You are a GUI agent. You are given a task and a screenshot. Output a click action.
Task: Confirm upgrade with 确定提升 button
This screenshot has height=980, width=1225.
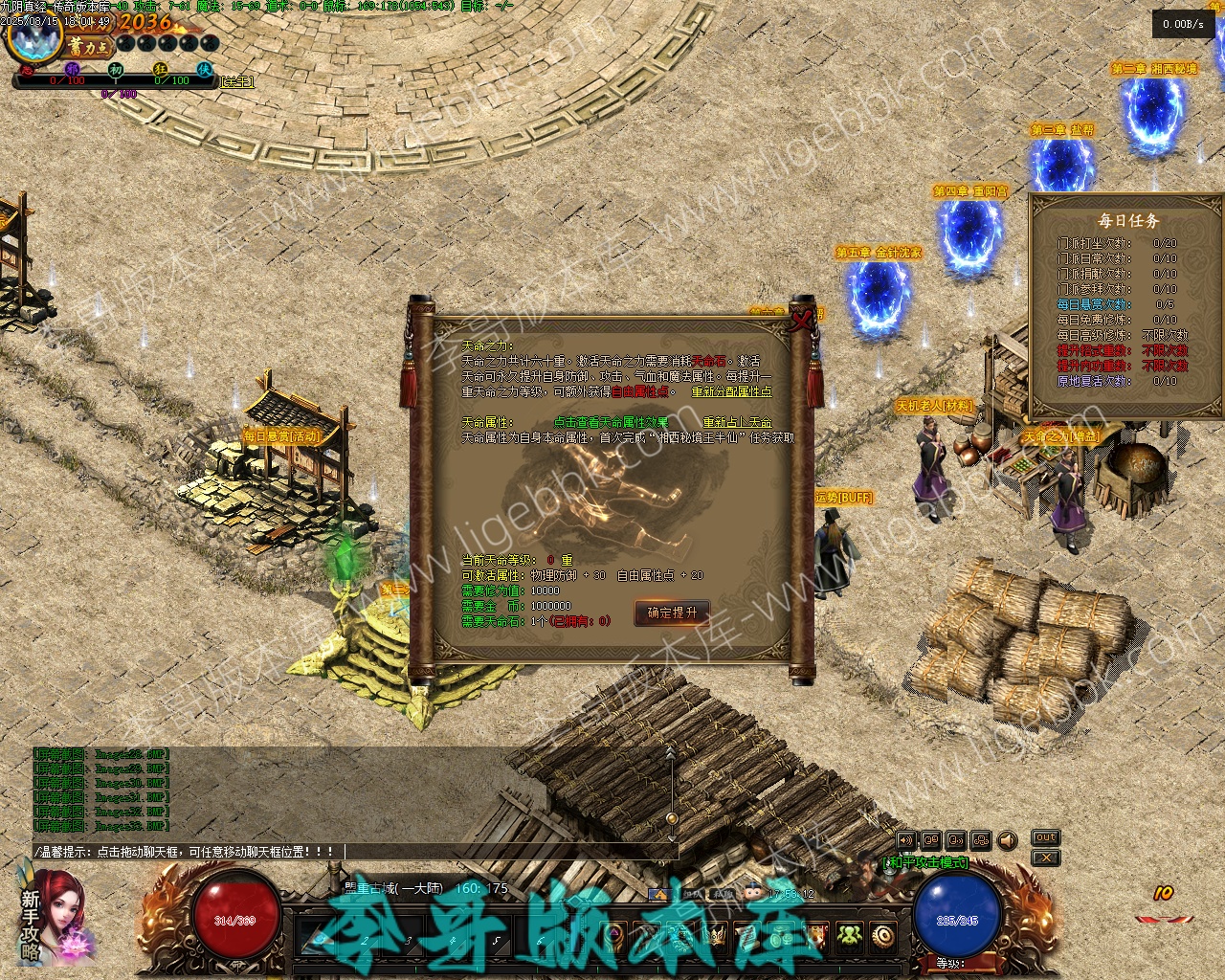[x=671, y=612]
